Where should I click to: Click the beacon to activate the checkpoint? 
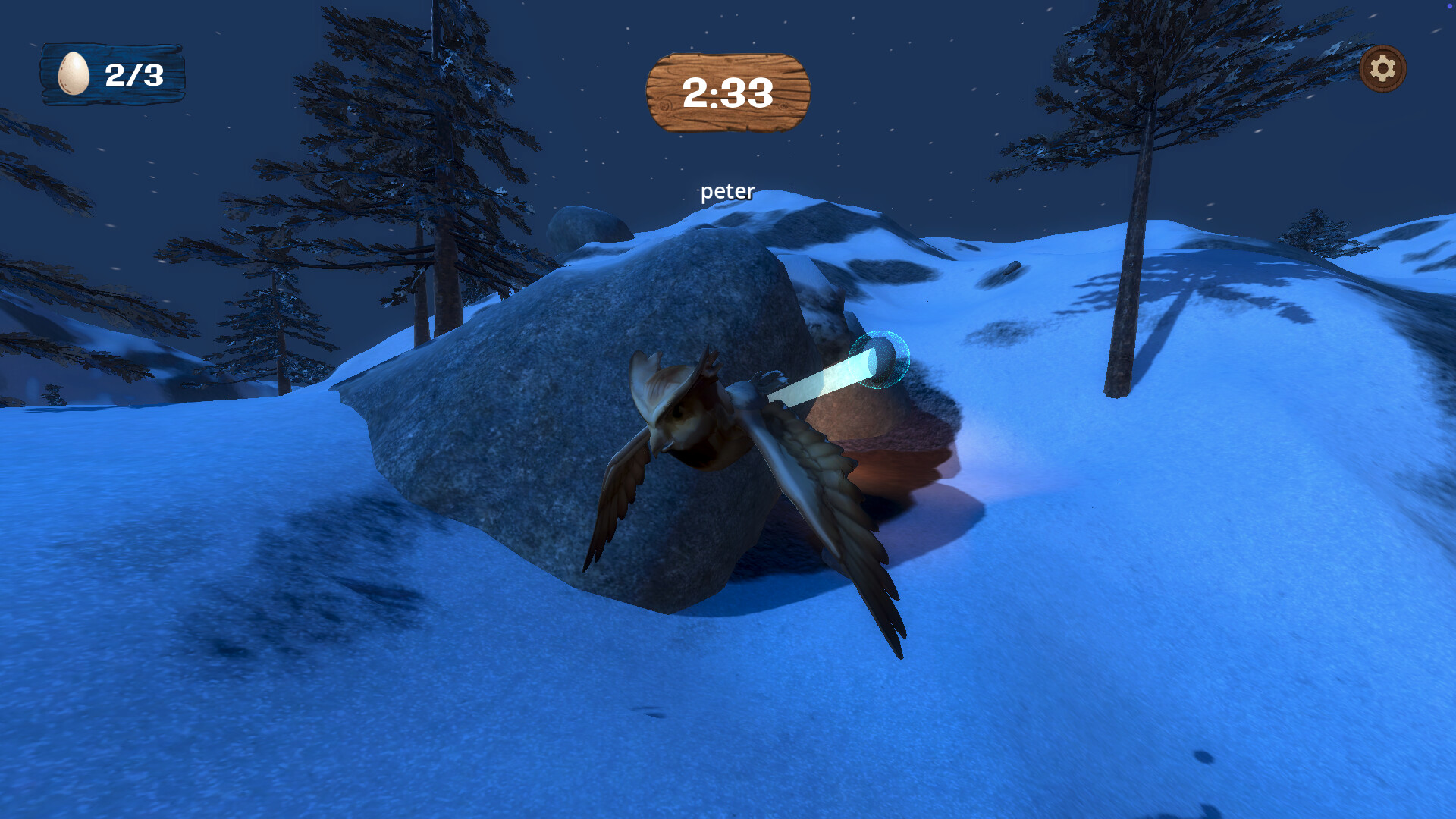(x=882, y=362)
